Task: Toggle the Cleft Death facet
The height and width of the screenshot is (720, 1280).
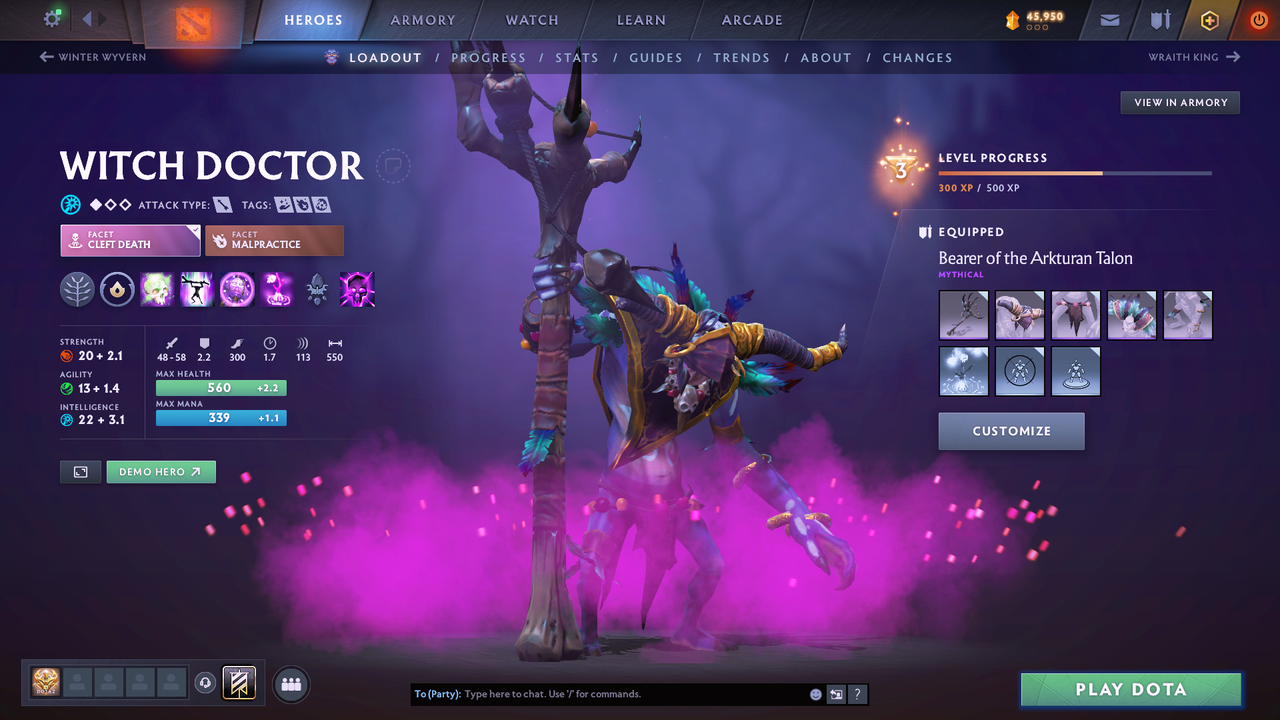Action: click(130, 240)
